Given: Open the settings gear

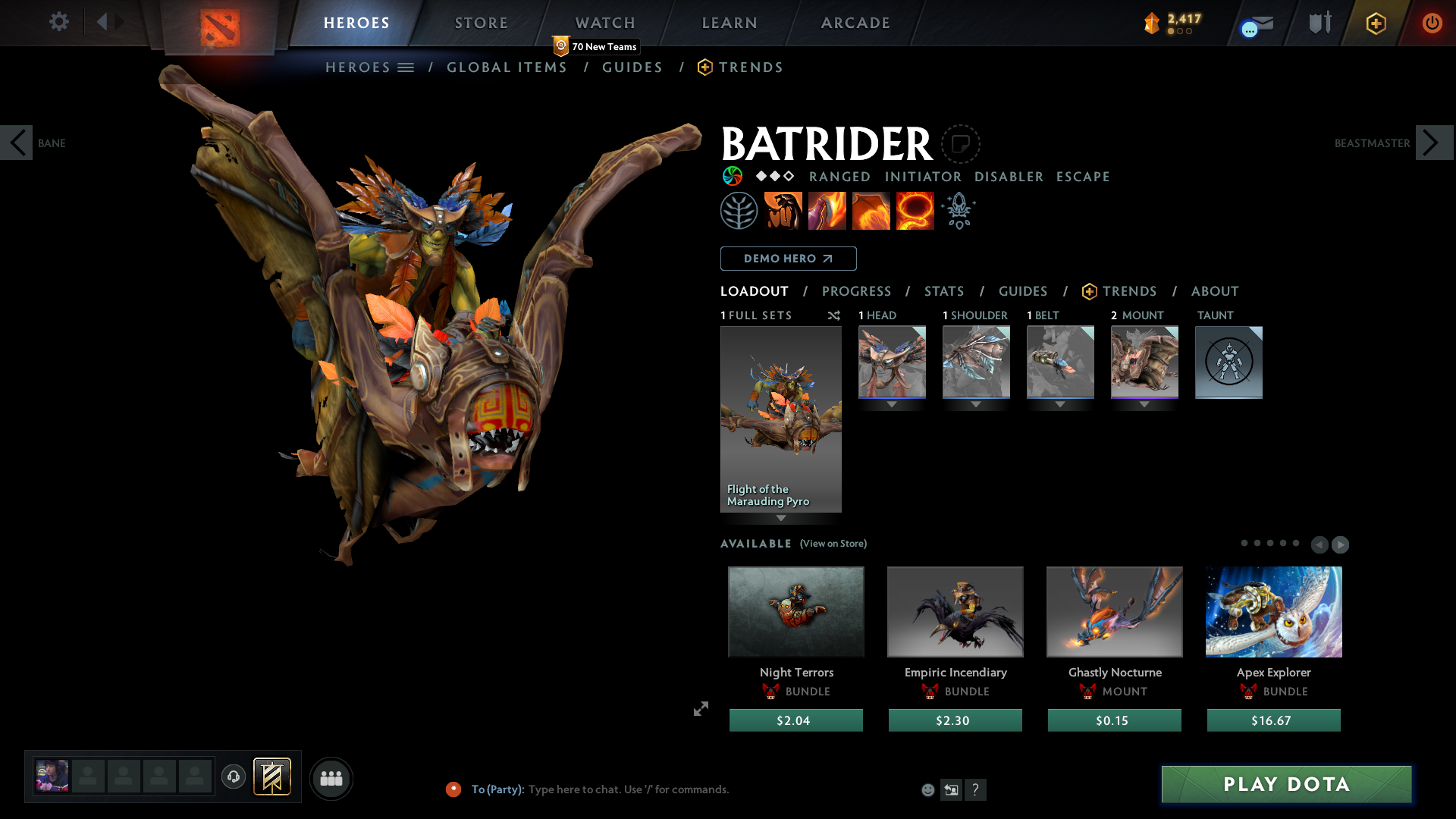Looking at the screenshot, I should [58, 21].
